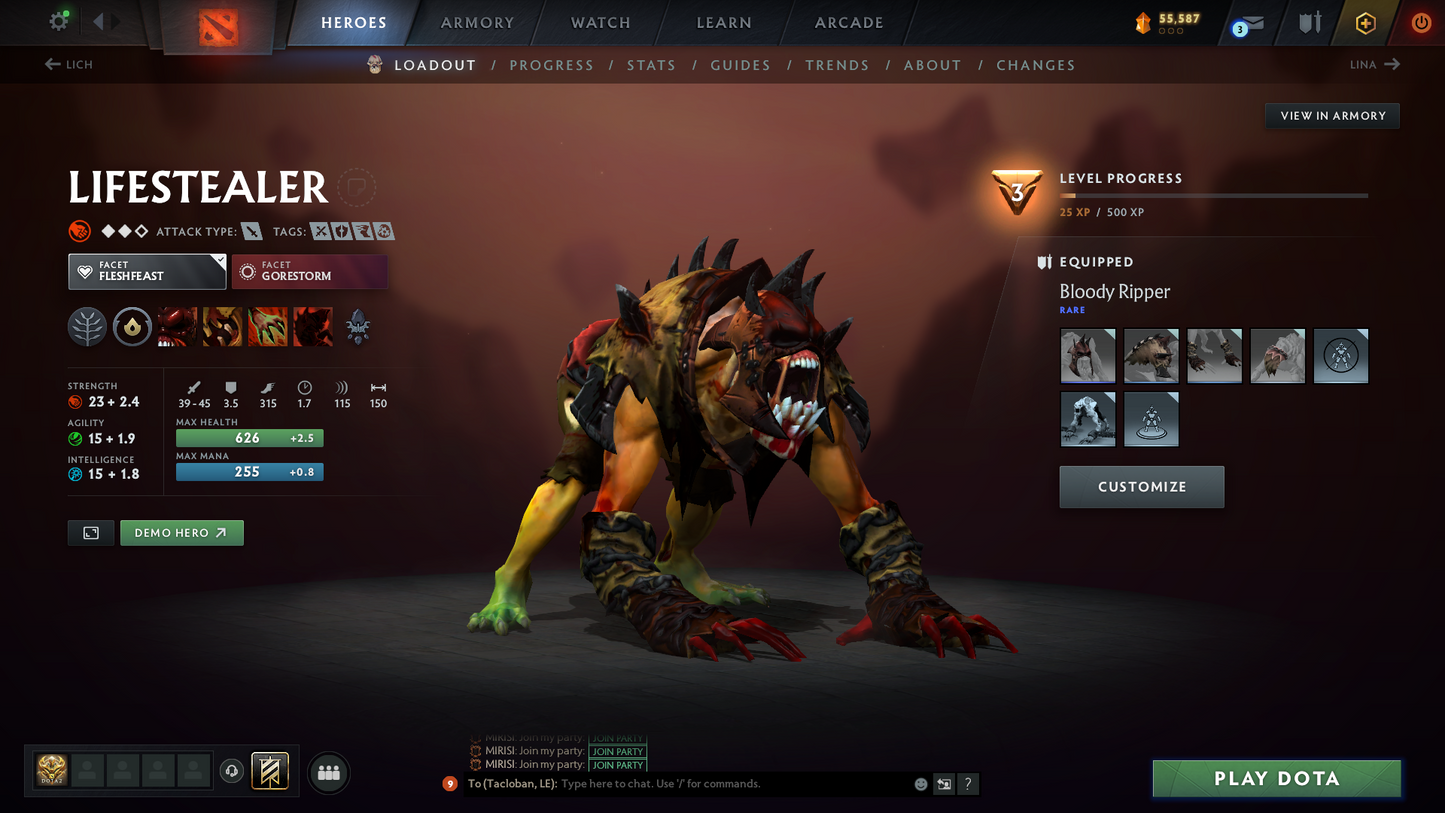Image resolution: width=1445 pixels, height=813 pixels.
Task: Open Lifestealer's talent tree icon
Action: tap(87, 326)
